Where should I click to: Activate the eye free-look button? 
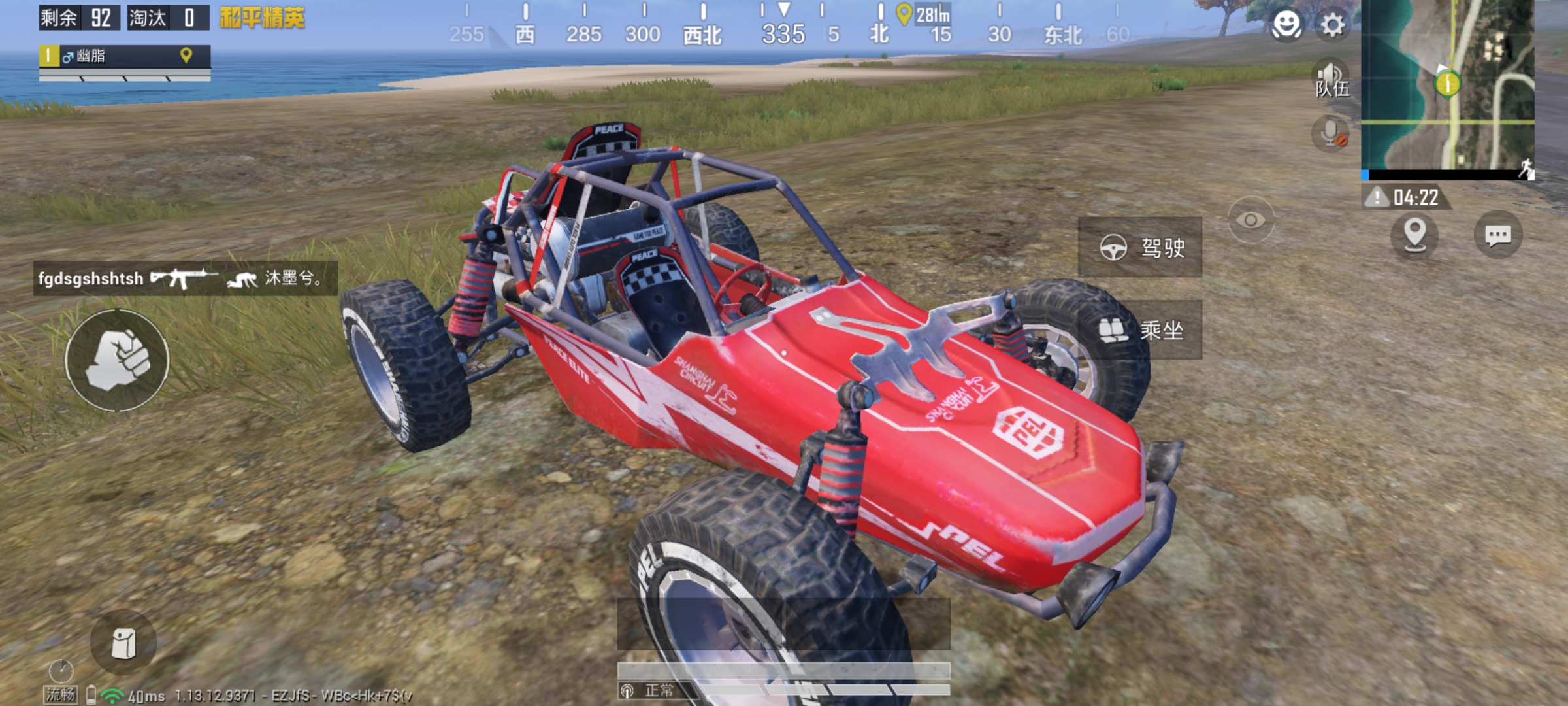(1250, 220)
